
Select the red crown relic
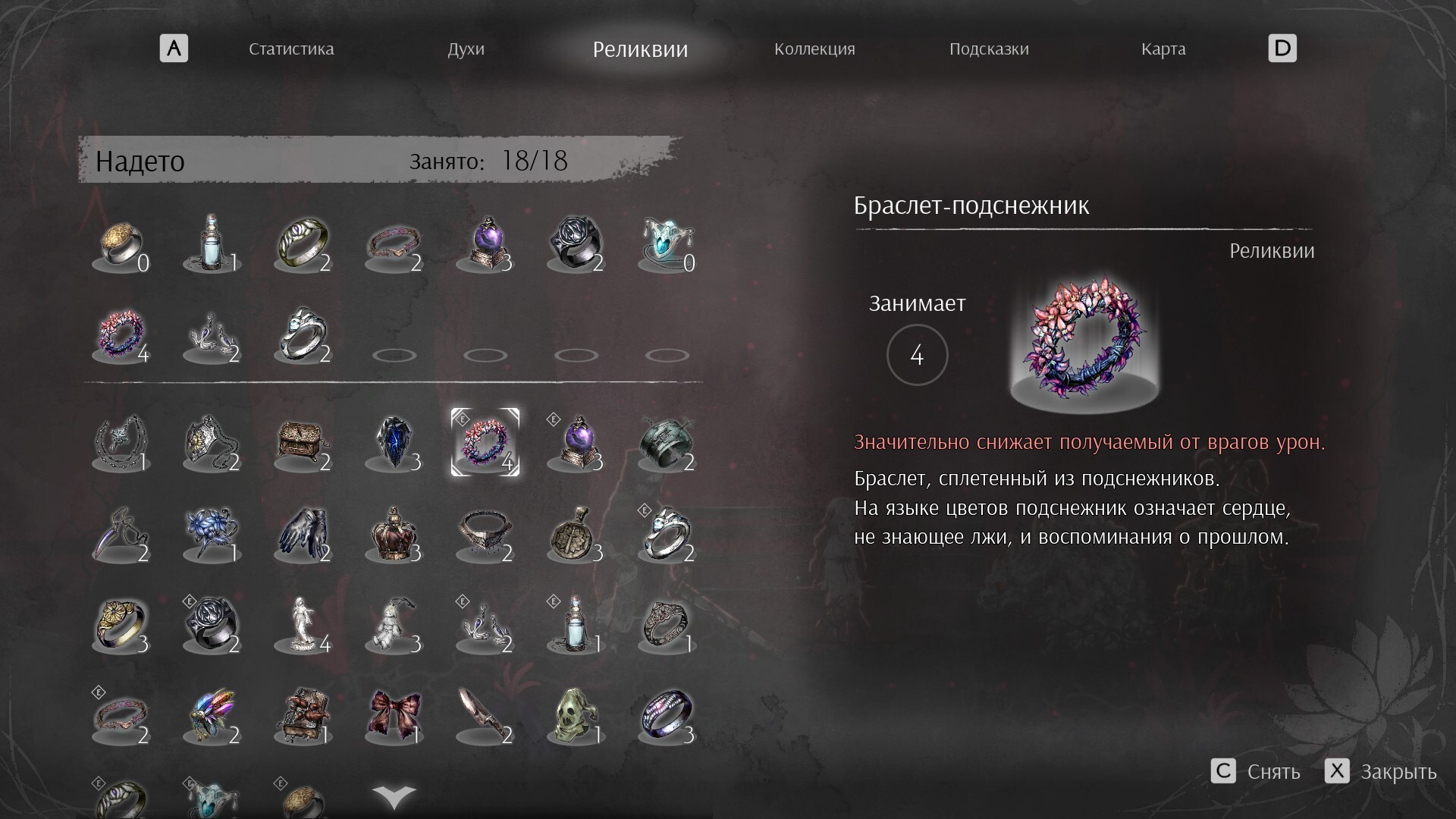click(394, 534)
